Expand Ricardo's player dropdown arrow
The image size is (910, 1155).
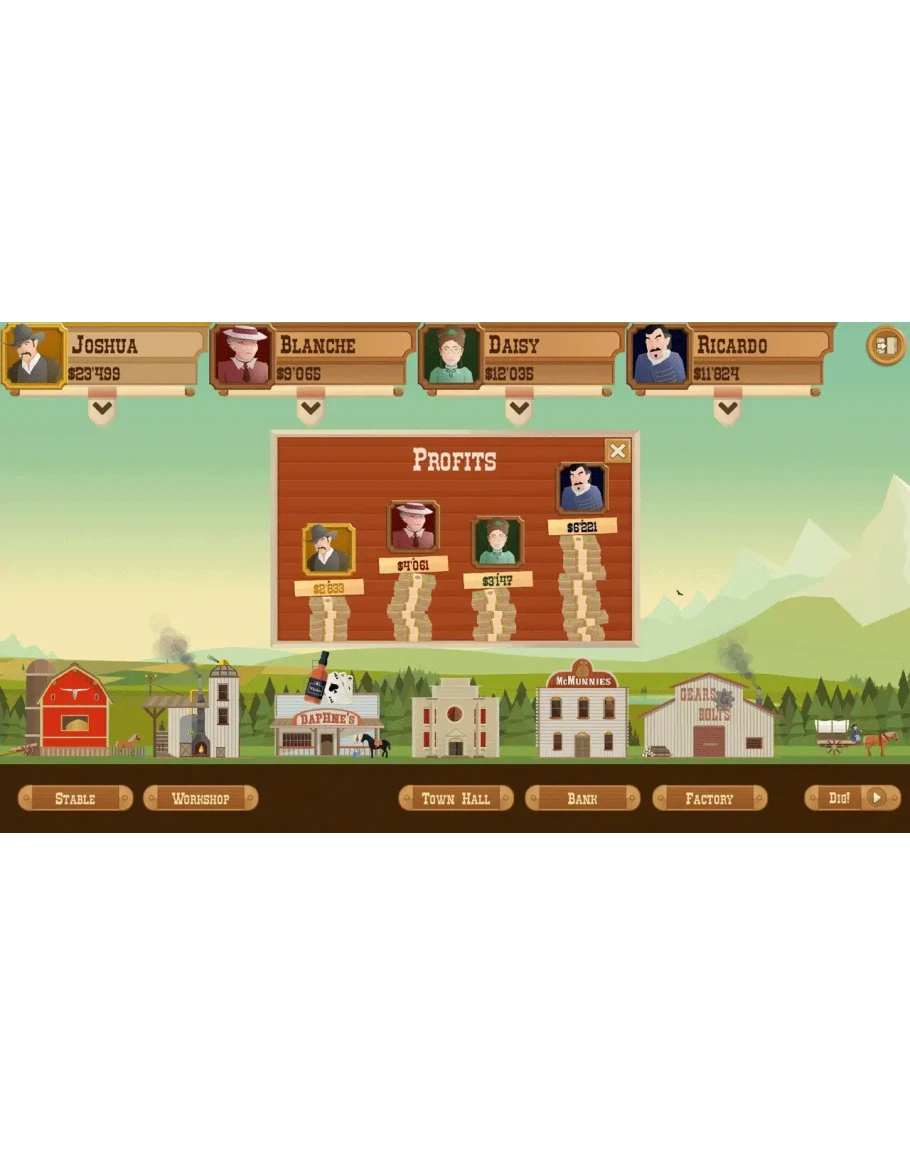click(x=727, y=408)
